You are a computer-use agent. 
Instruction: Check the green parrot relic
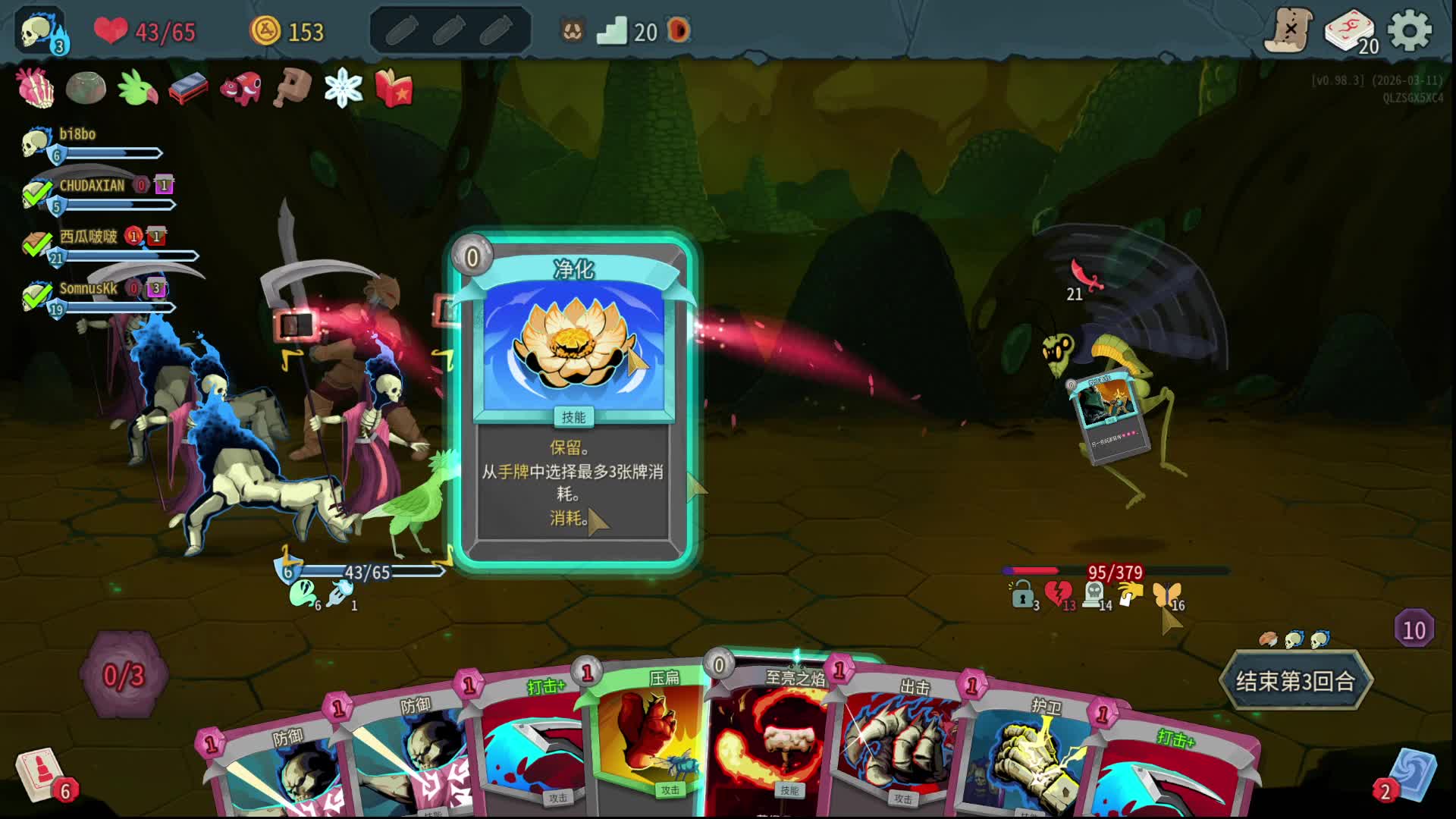[x=137, y=88]
